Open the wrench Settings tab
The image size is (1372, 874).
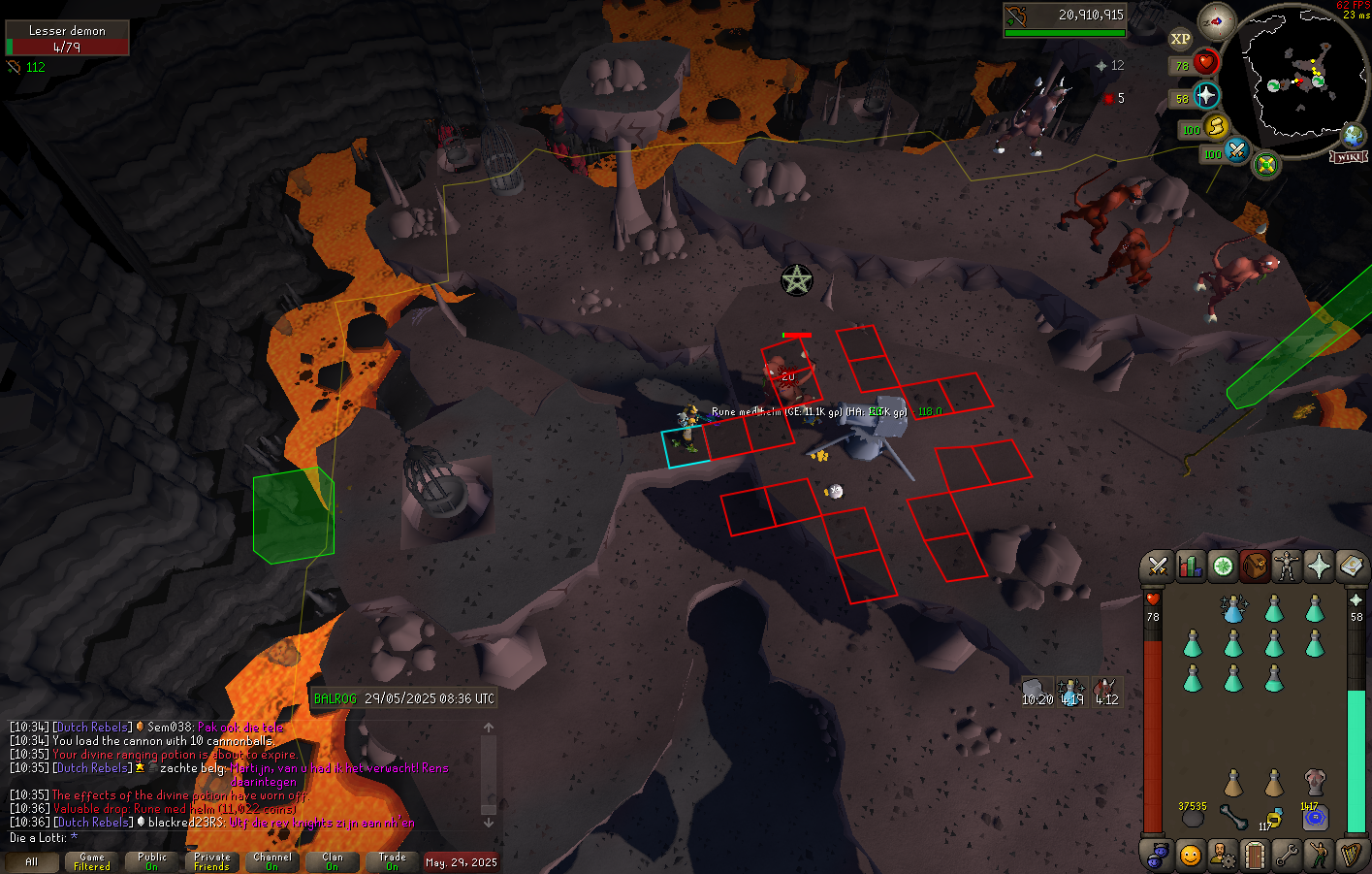1287,856
